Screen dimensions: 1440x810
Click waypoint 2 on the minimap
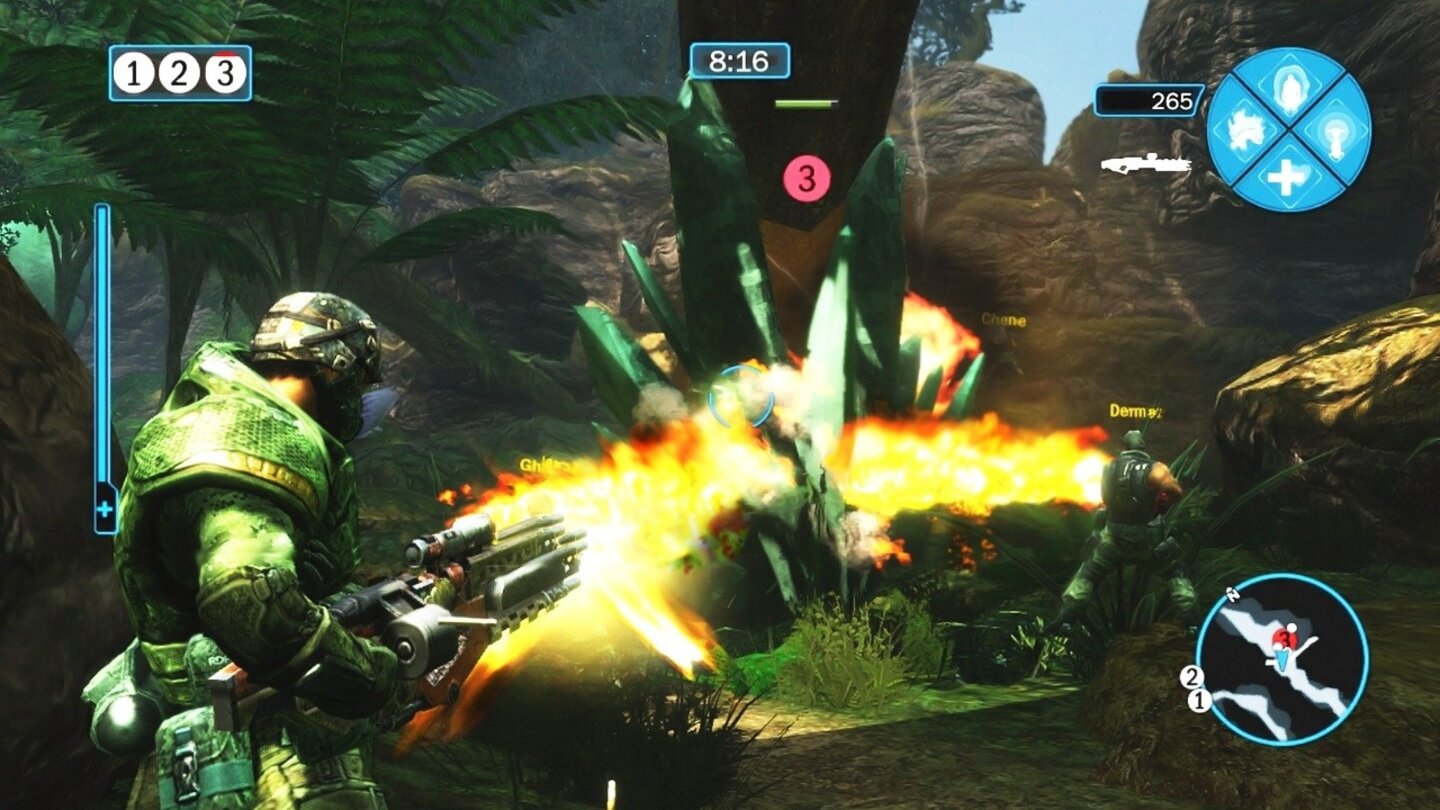tap(1191, 676)
